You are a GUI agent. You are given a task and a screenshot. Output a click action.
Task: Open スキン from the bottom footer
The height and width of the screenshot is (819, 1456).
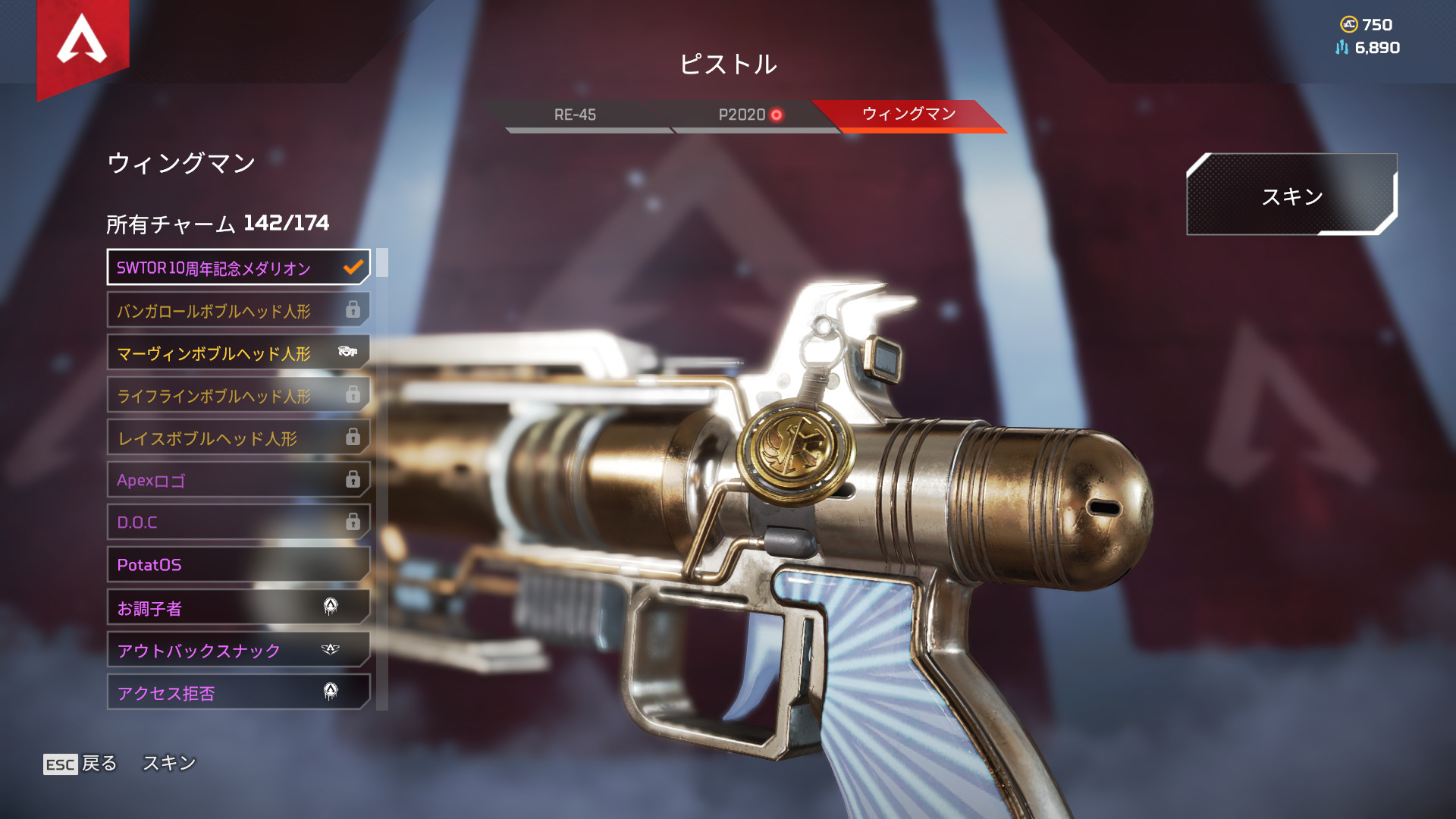169,763
